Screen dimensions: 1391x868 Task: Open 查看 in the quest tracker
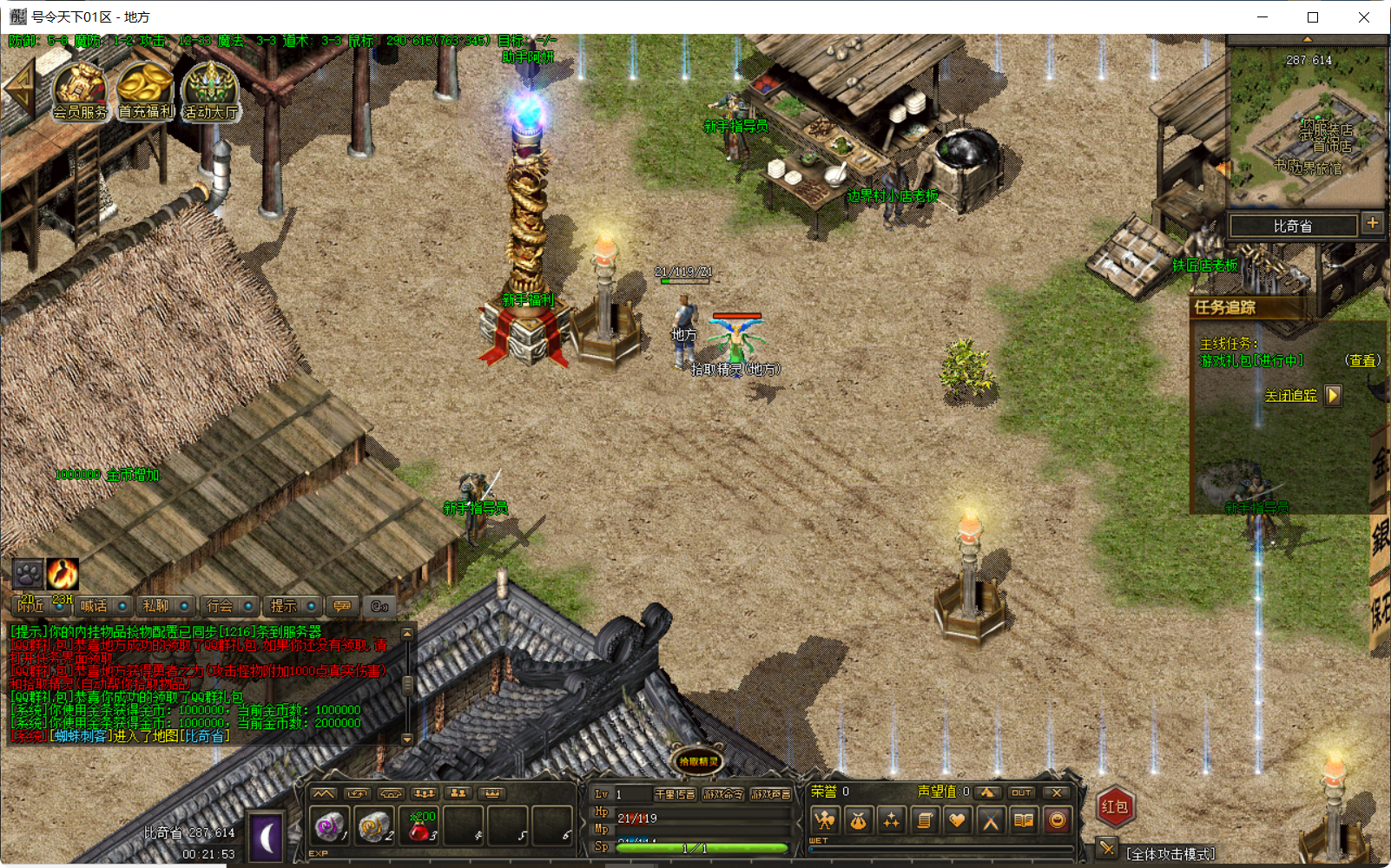pos(1364,360)
